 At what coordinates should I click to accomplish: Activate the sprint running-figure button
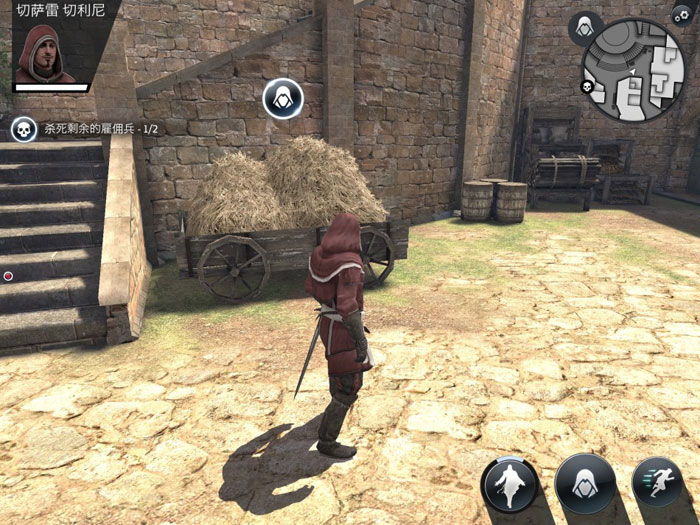[657, 481]
